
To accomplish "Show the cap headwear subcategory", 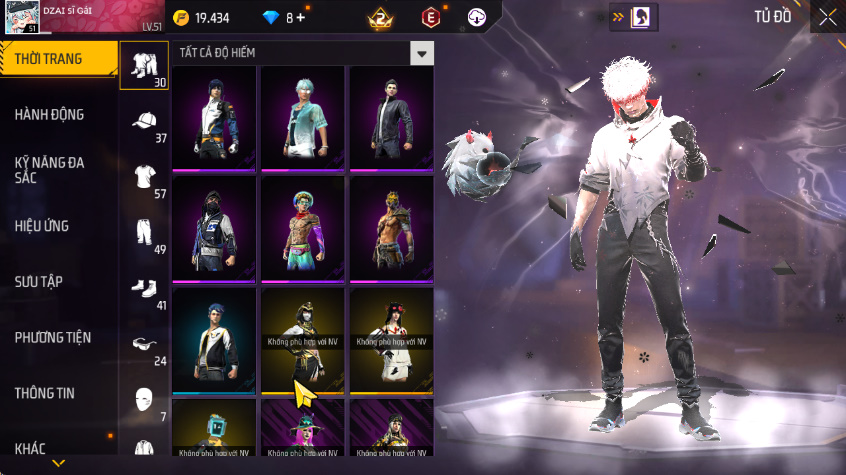I will pos(144,124).
